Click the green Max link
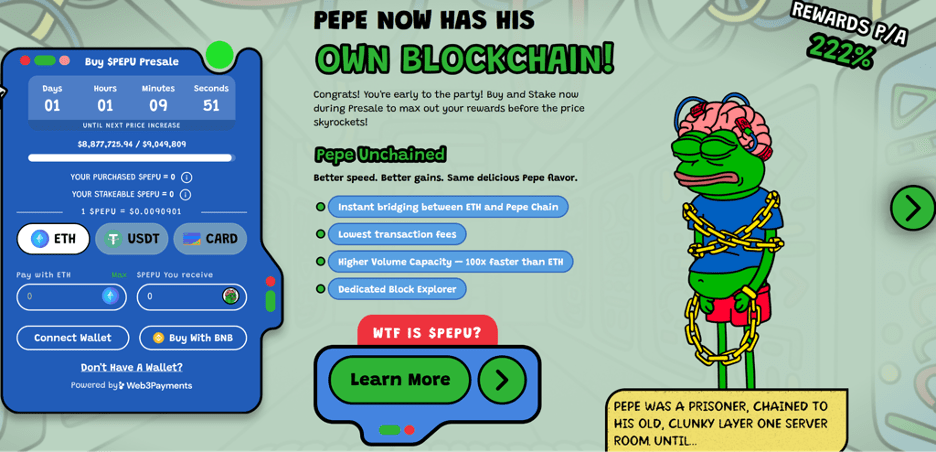Image resolution: width=936 pixels, height=452 pixels. (119, 275)
